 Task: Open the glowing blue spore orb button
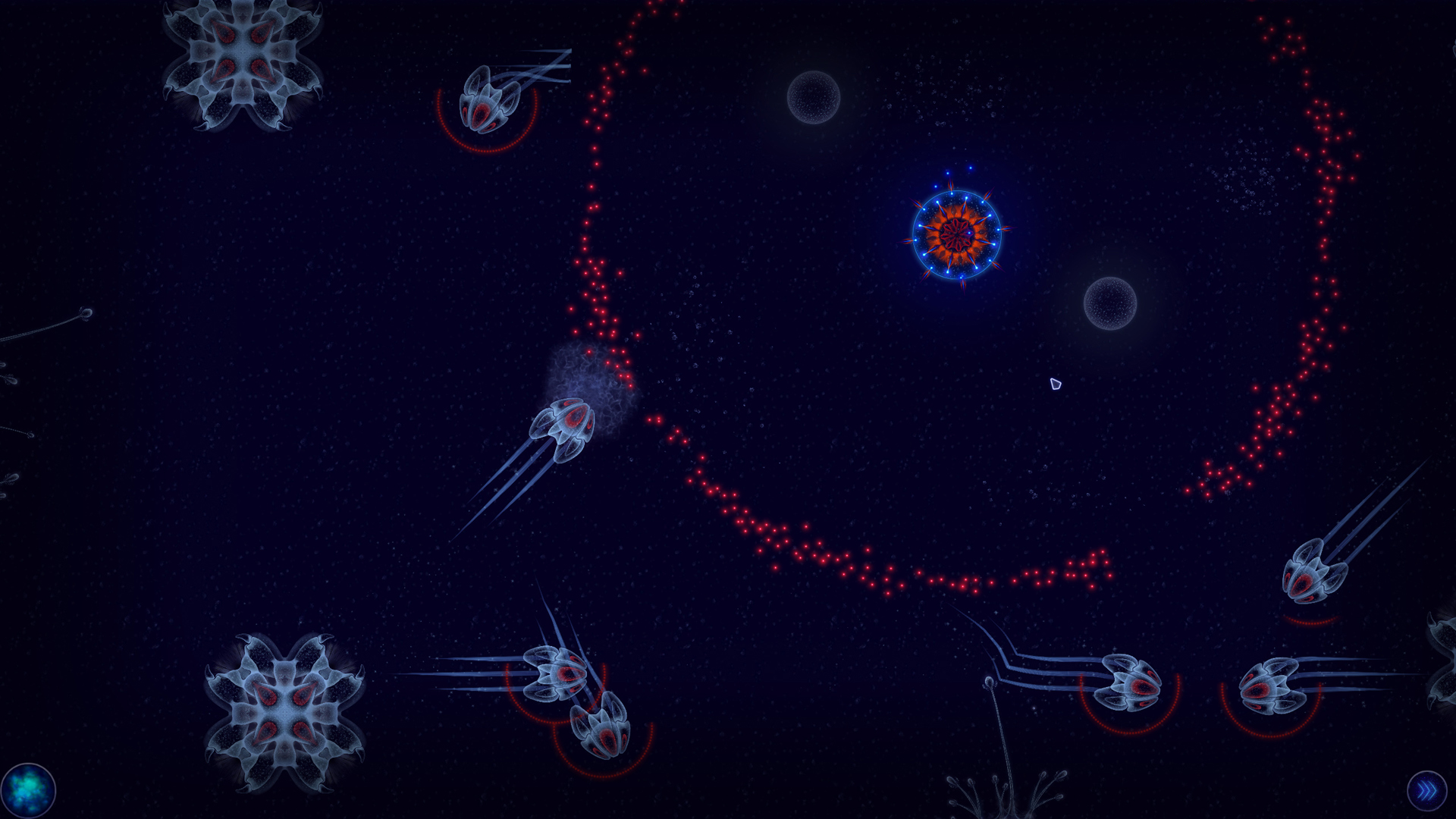coord(28,789)
